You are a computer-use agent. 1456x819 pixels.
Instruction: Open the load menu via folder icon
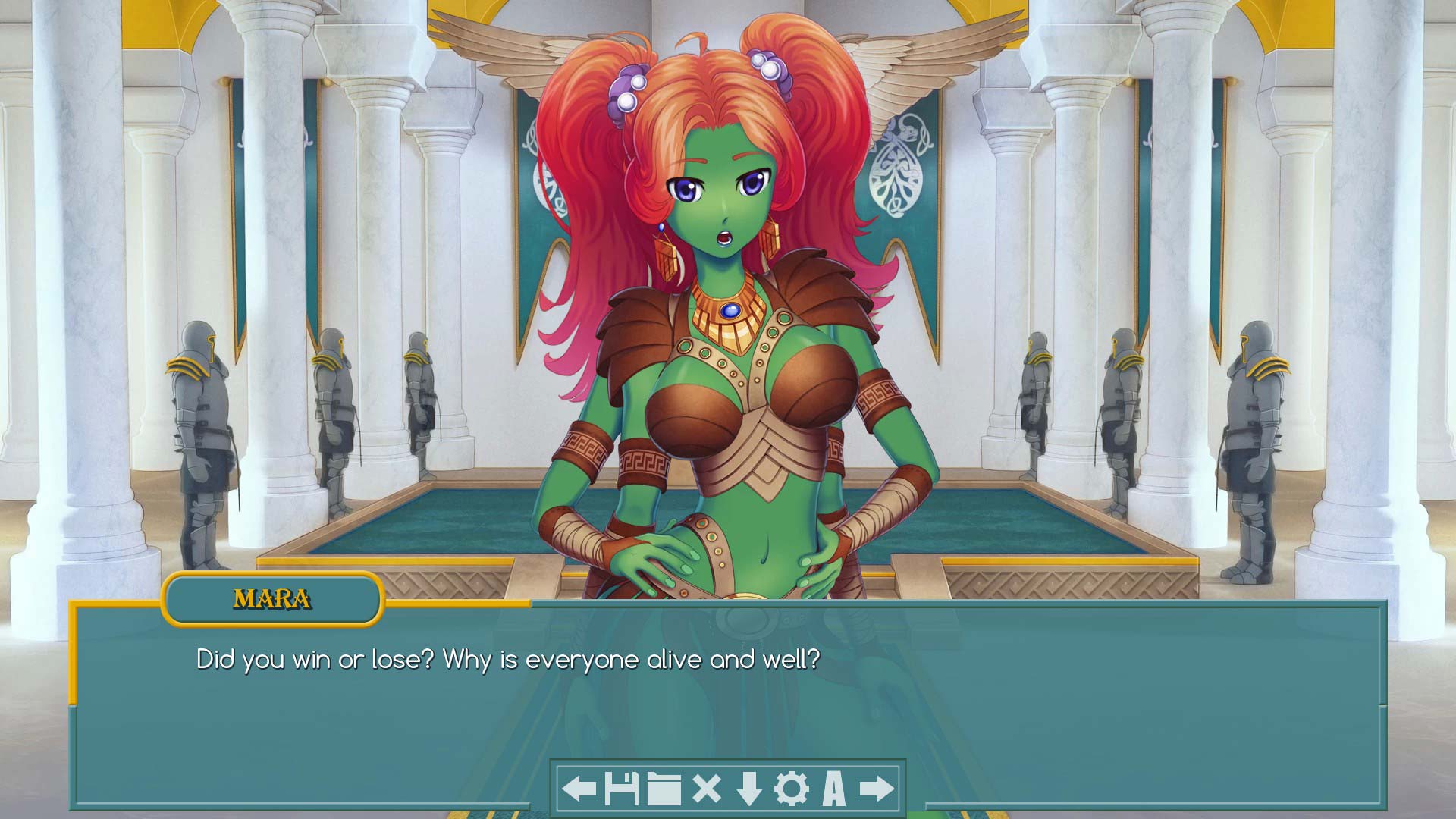pyautogui.click(x=664, y=789)
